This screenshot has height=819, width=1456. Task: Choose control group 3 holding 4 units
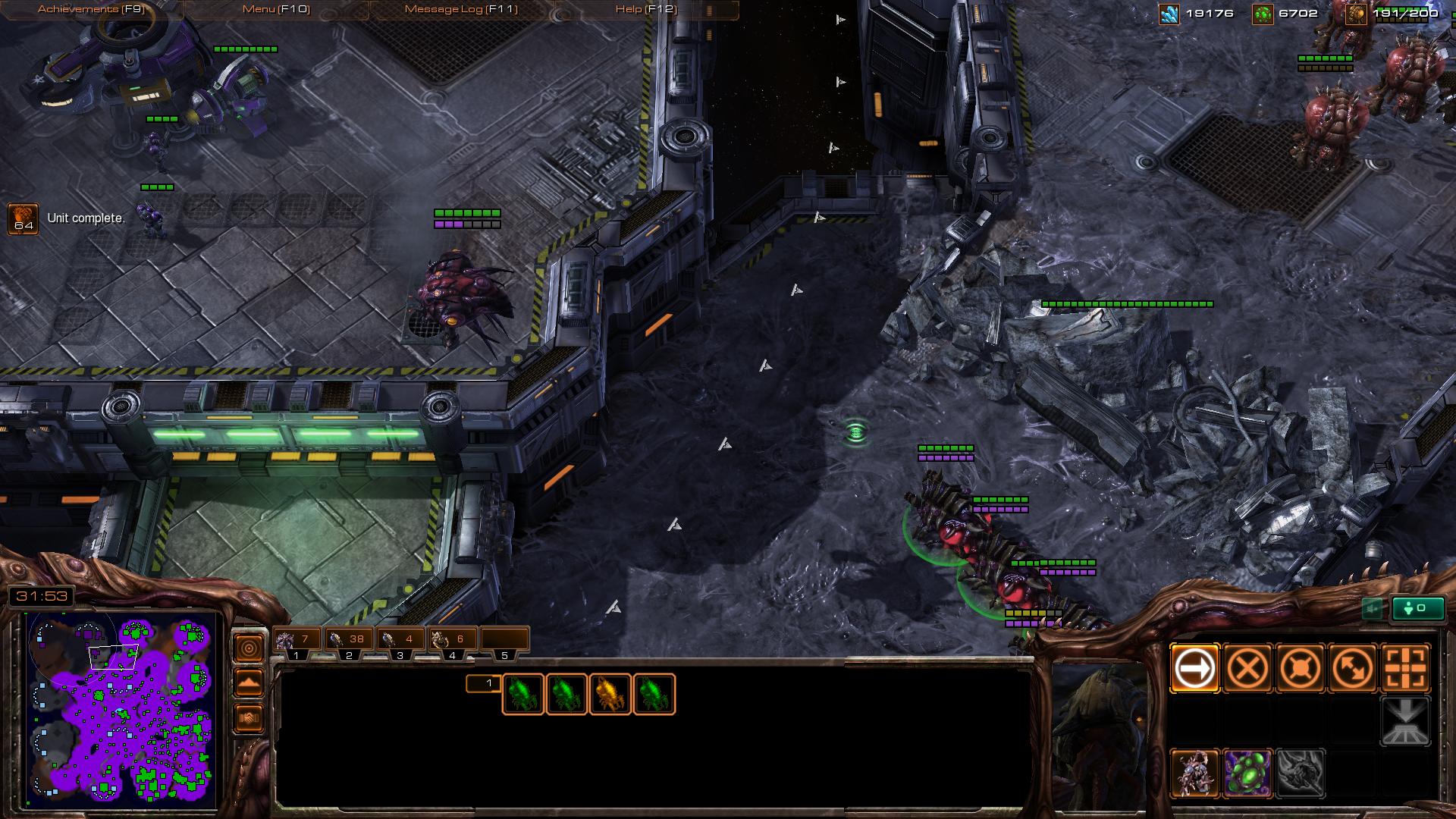(400, 640)
